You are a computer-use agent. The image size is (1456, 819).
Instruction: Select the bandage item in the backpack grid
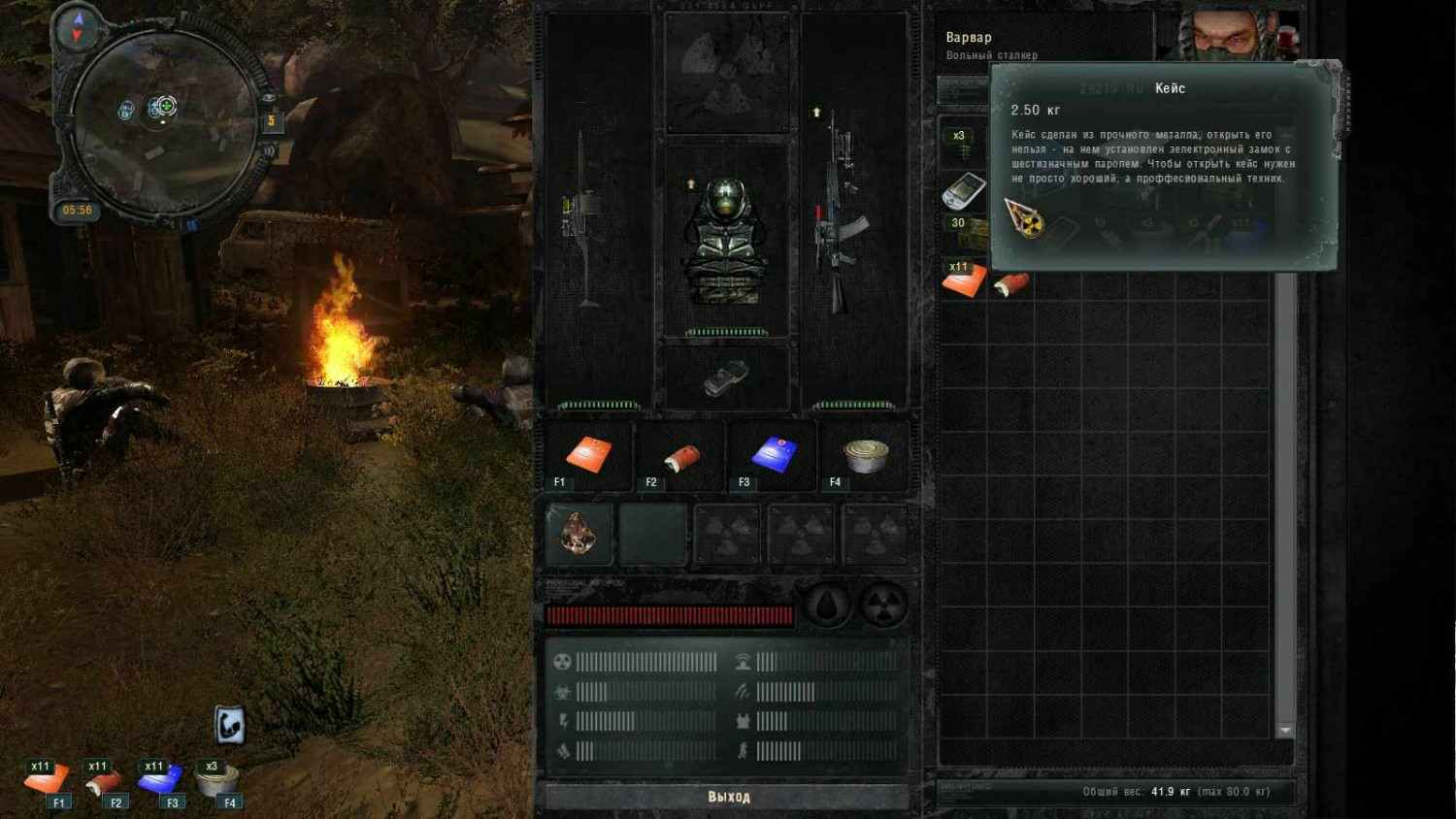[x=1011, y=283]
